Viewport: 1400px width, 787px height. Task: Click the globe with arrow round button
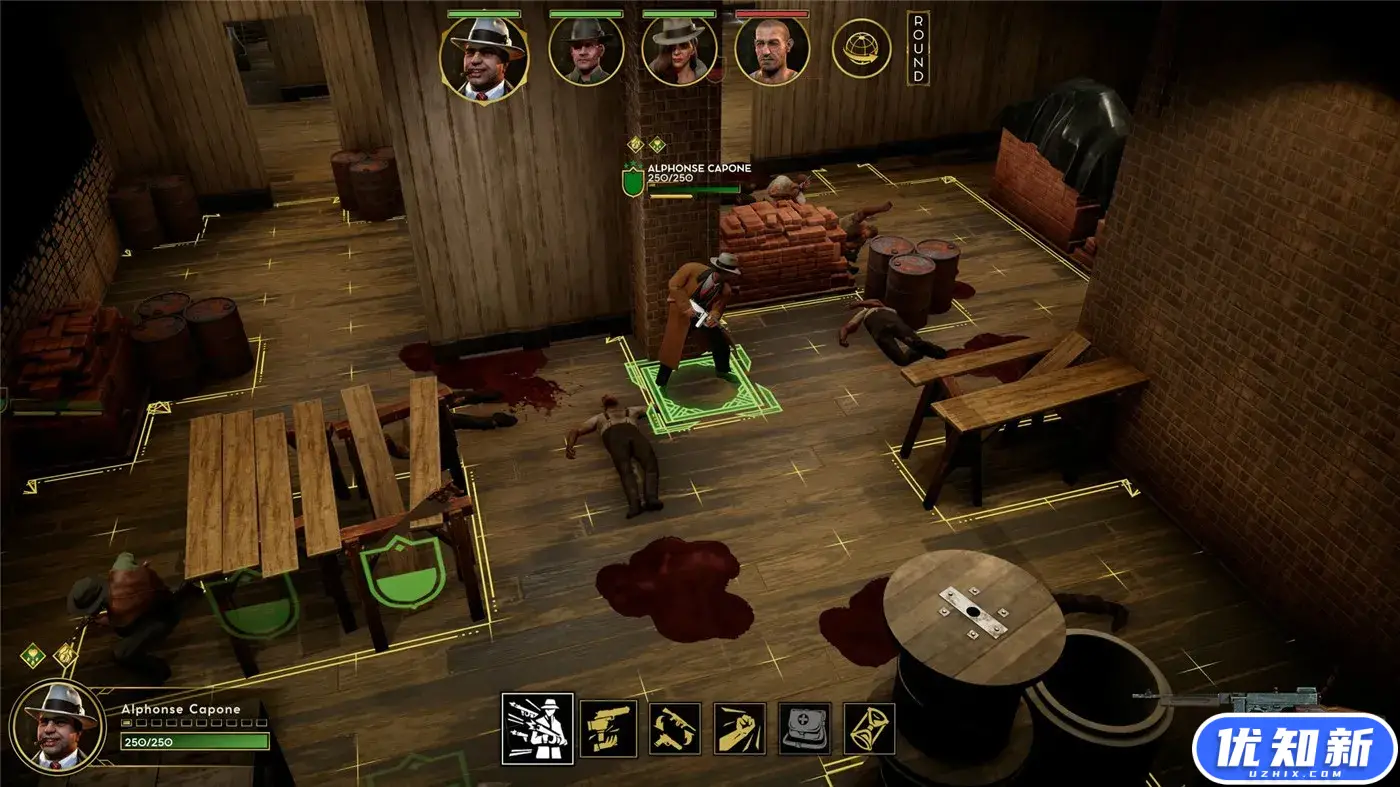(x=861, y=49)
